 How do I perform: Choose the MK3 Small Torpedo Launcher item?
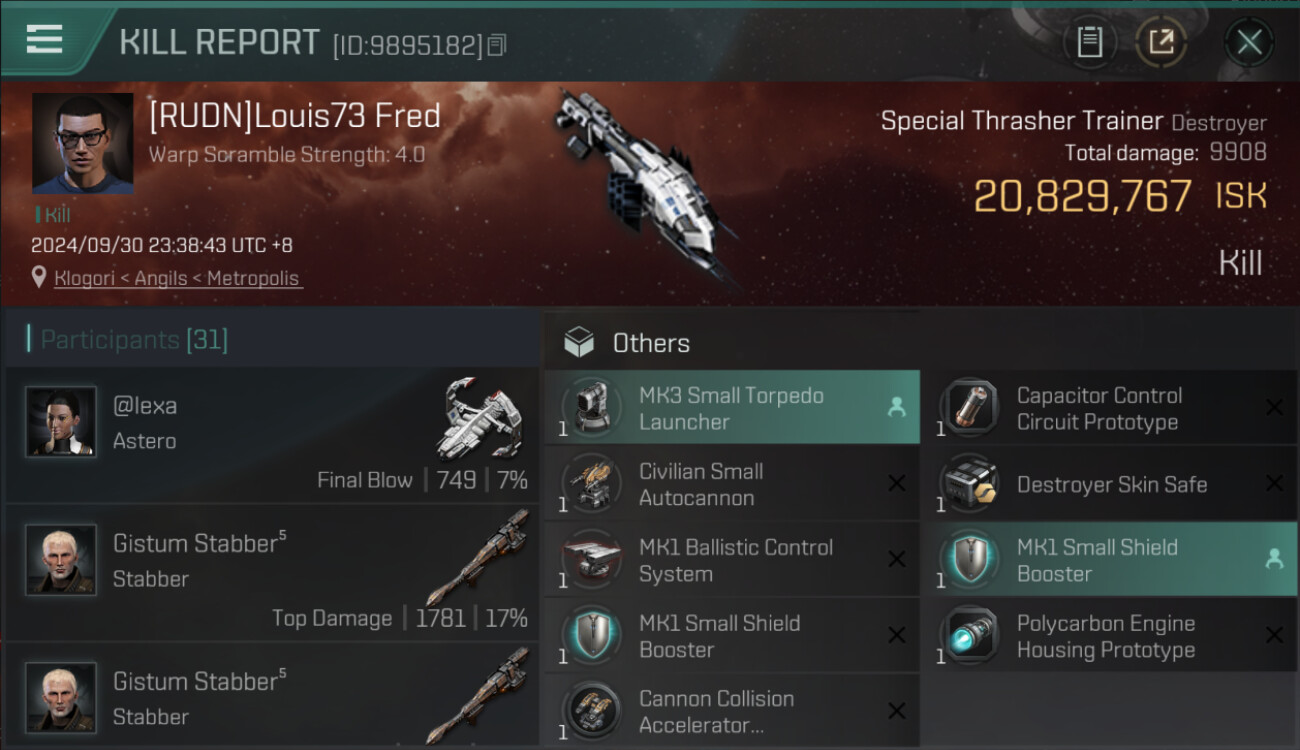pyautogui.click(x=731, y=408)
